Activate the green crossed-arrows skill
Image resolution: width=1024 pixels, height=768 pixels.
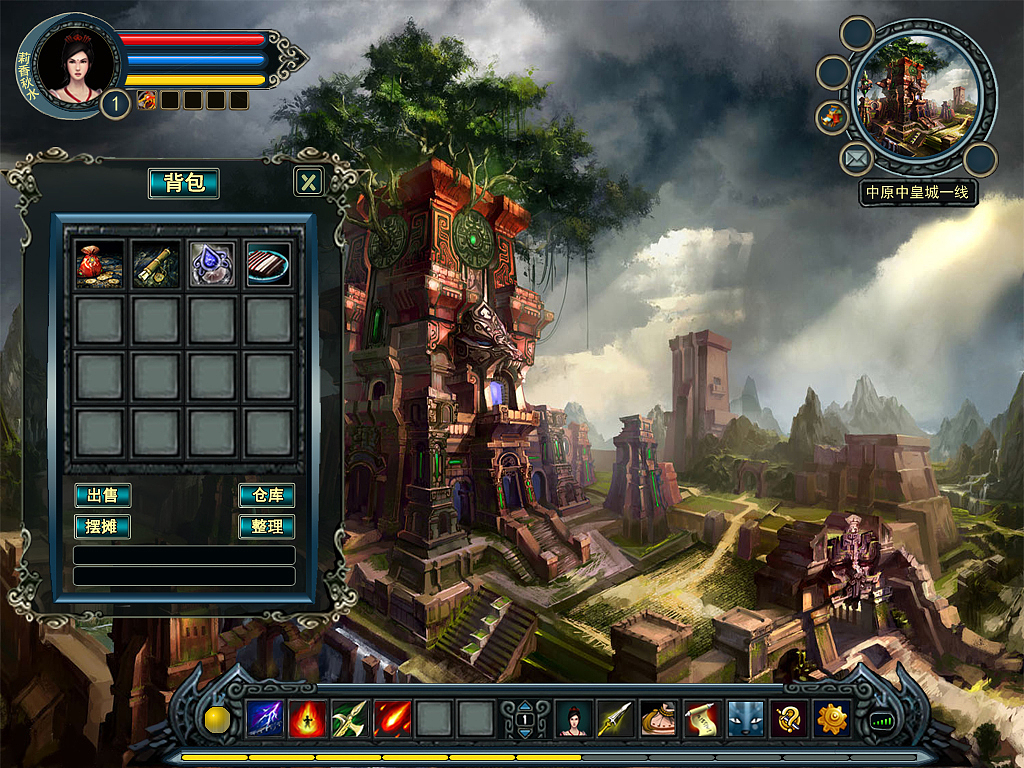click(350, 719)
